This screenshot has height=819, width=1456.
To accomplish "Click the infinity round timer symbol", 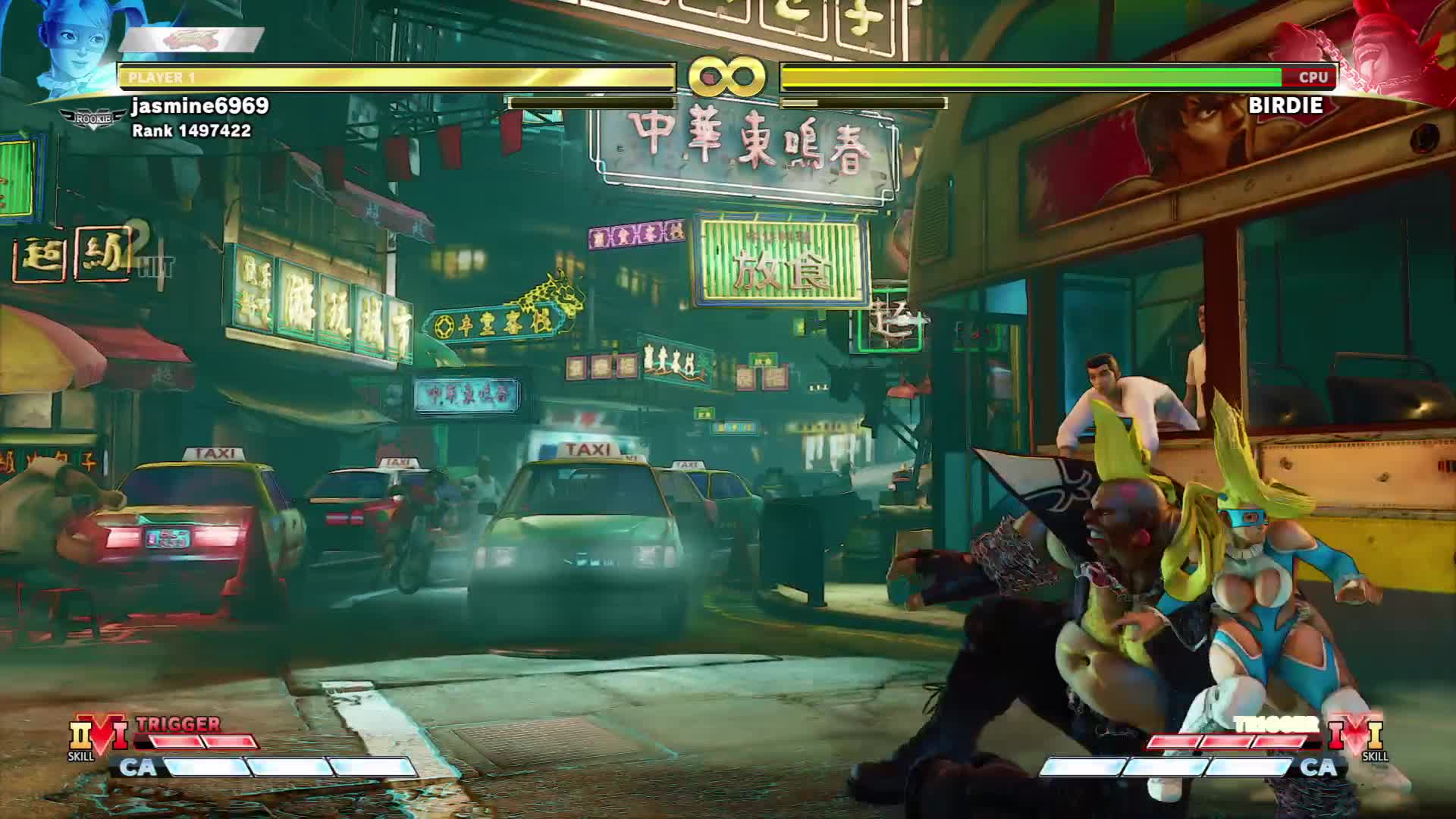I will 726,76.
